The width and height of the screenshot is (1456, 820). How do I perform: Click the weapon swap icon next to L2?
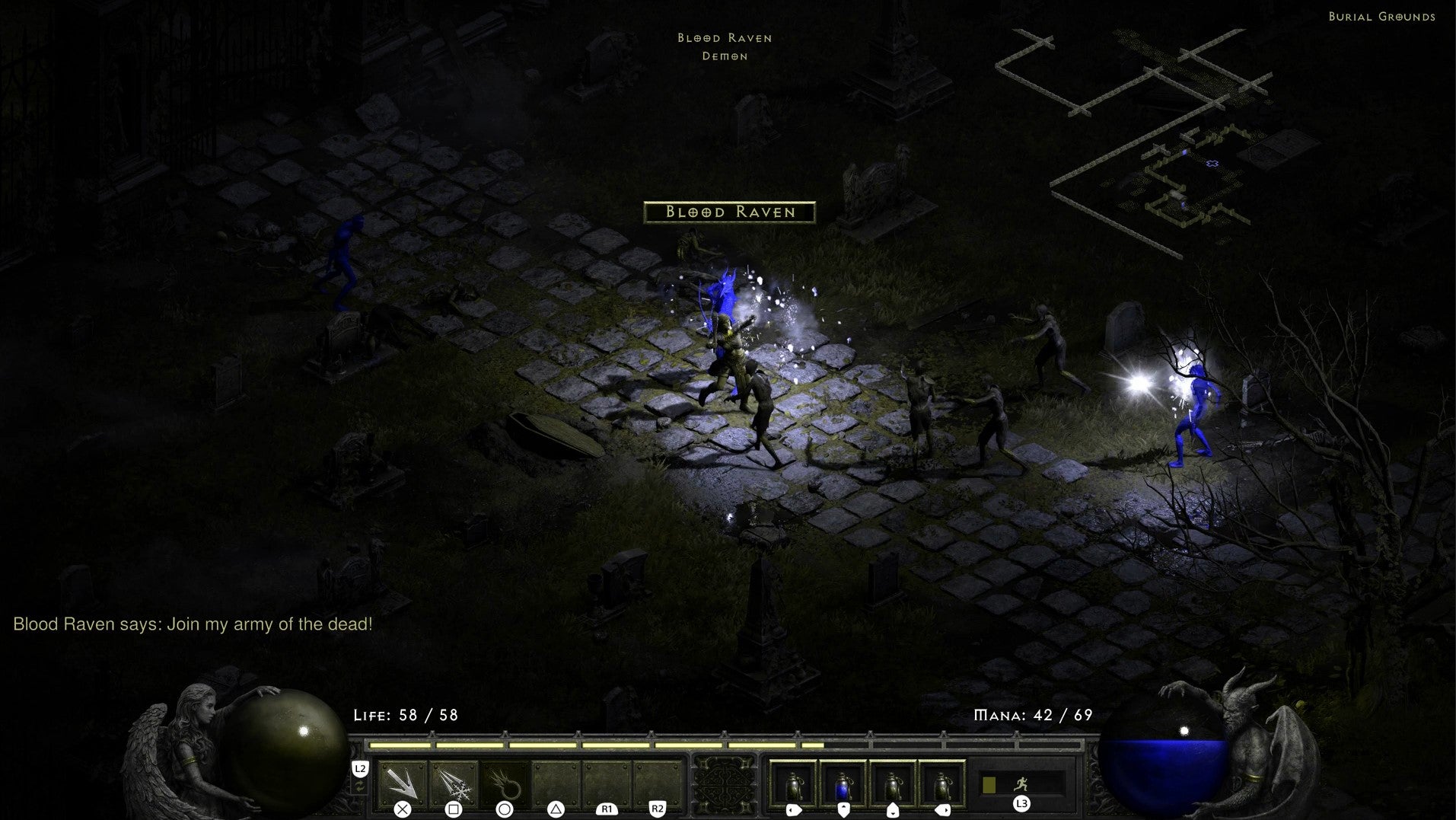(361, 786)
